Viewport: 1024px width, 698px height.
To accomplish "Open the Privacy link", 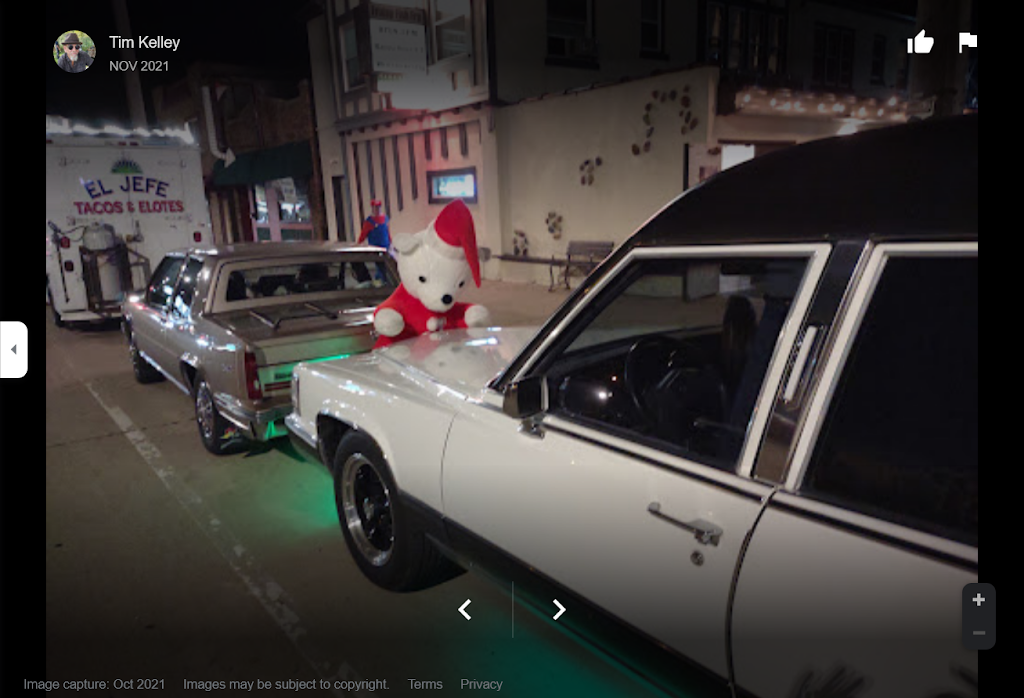I will (x=481, y=684).
